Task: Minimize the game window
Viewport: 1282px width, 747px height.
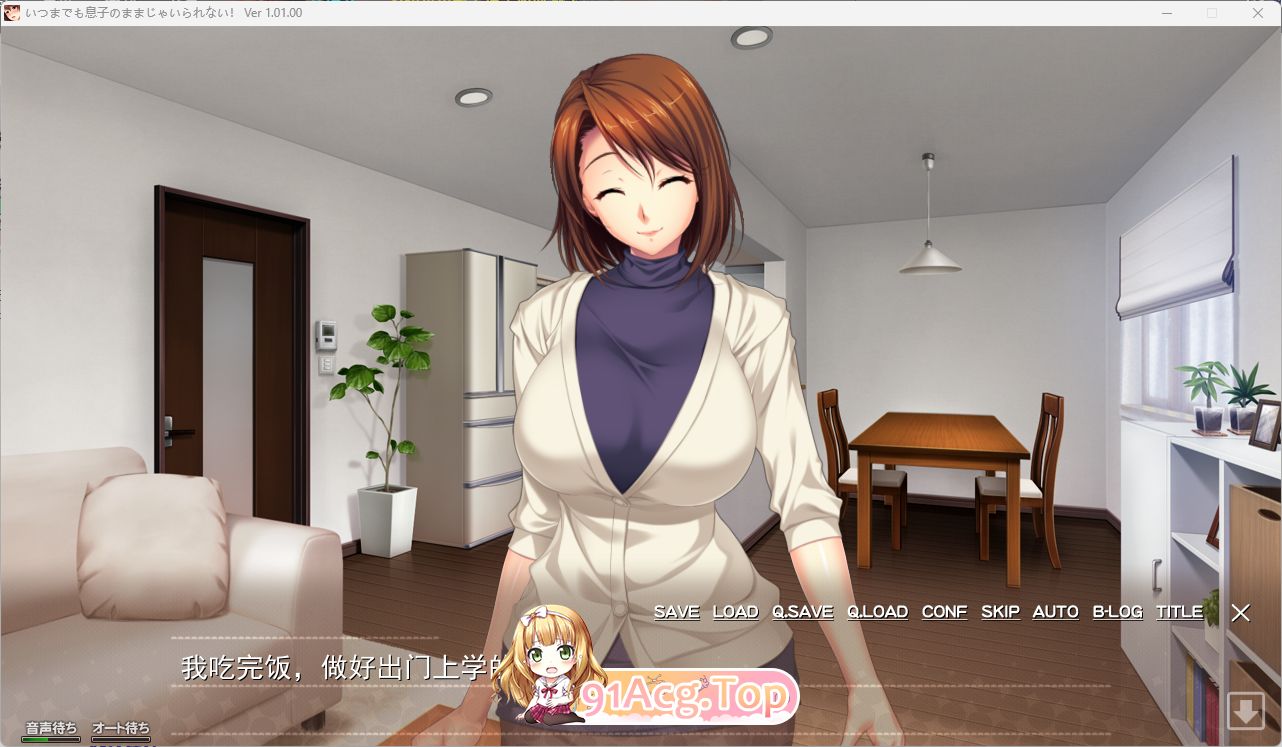Action: tap(1167, 13)
